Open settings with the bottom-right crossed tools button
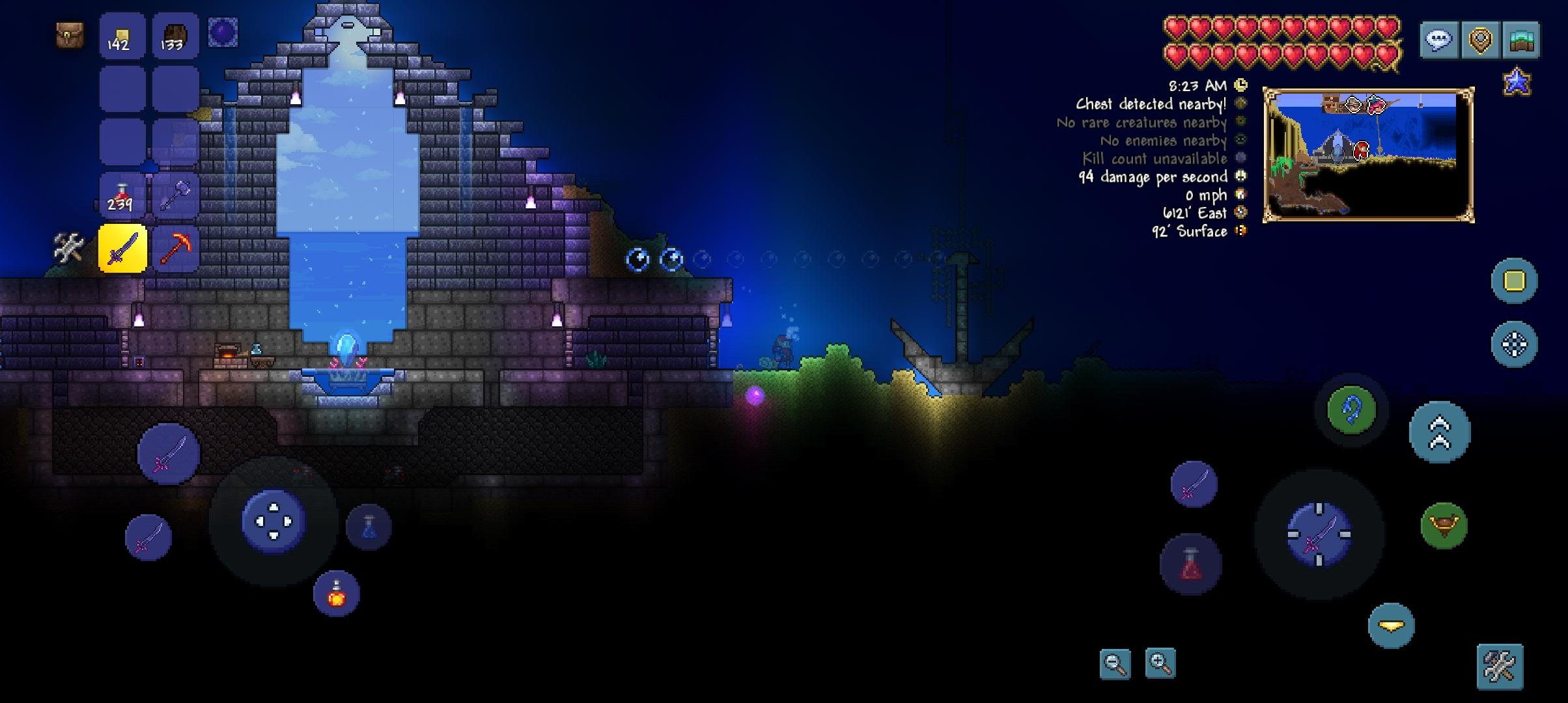This screenshot has width=1568, height=703. [1500, 666]
